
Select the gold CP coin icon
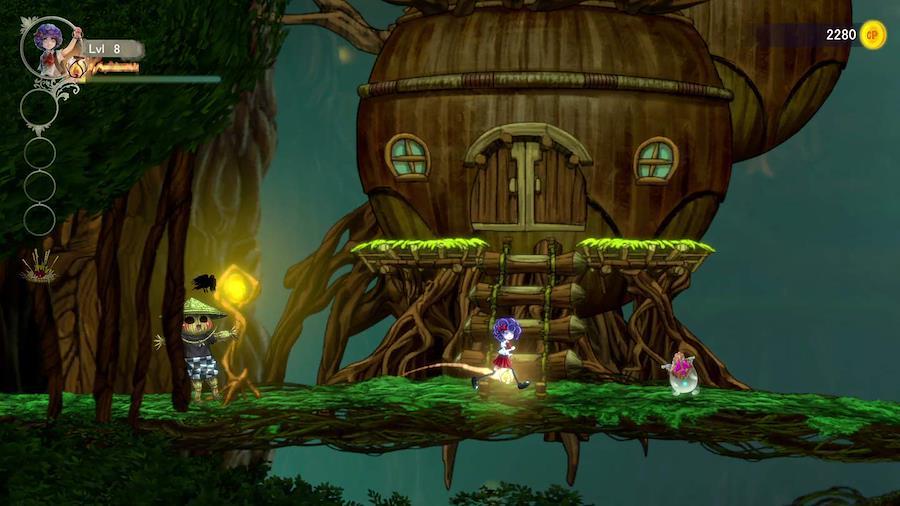[873, 35]
